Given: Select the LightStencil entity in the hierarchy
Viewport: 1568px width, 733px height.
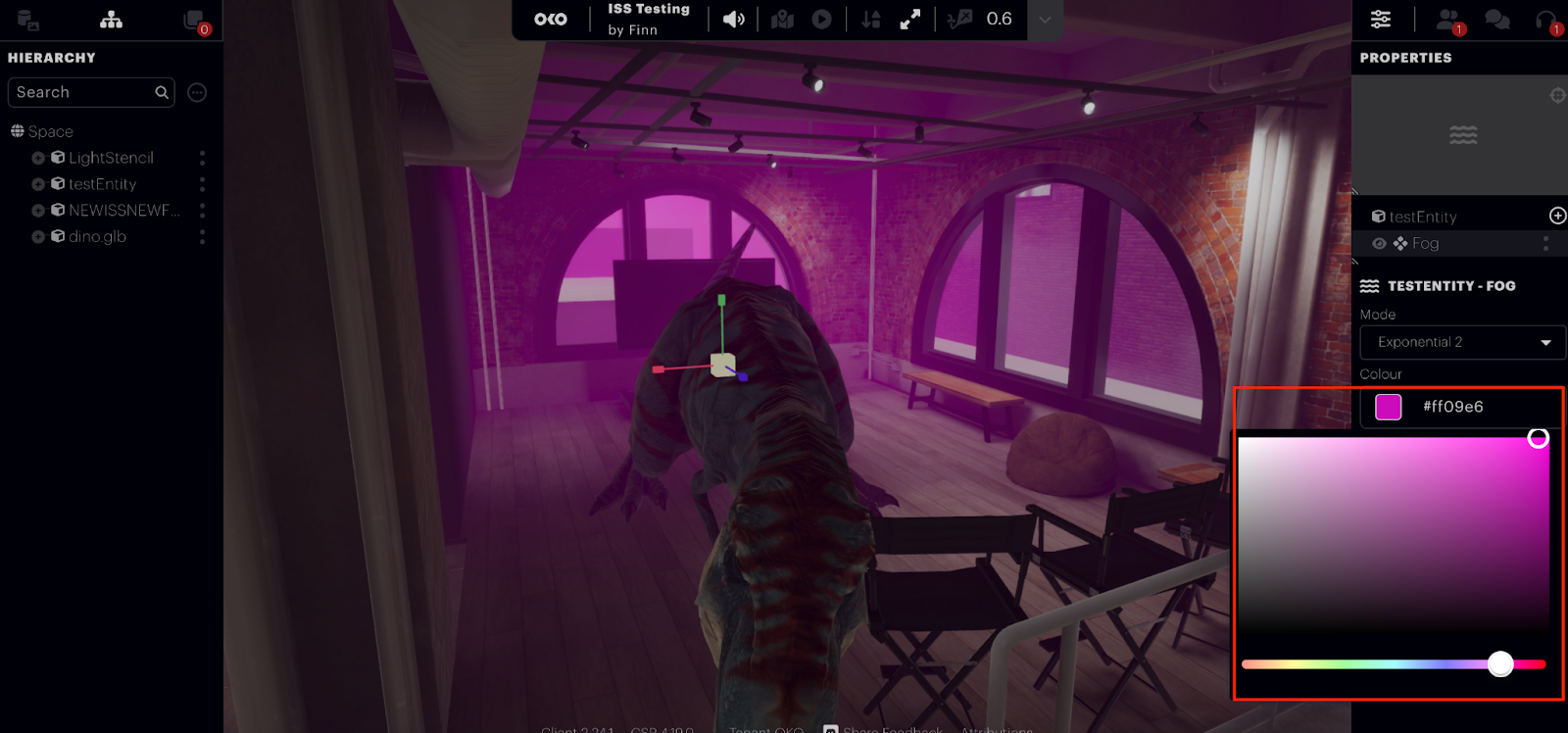Looking at the screenshot, I should tap(111, 158).
